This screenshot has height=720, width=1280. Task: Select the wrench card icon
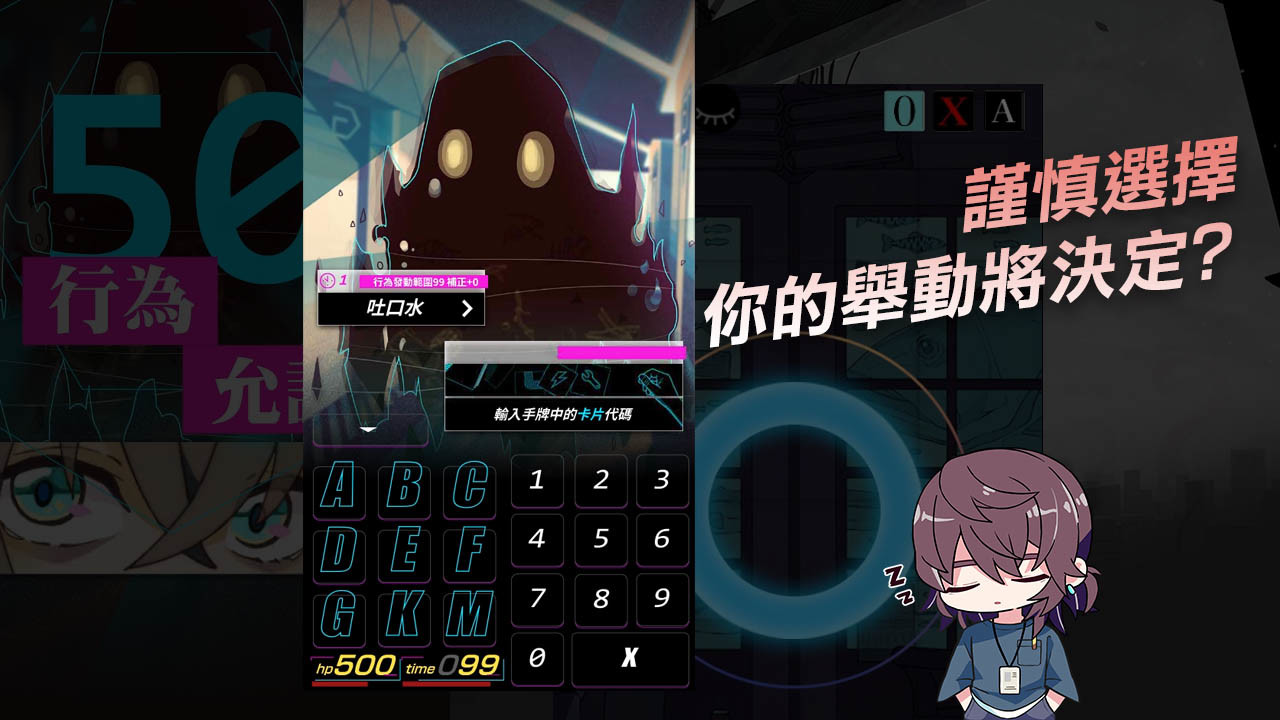[589, 377]
